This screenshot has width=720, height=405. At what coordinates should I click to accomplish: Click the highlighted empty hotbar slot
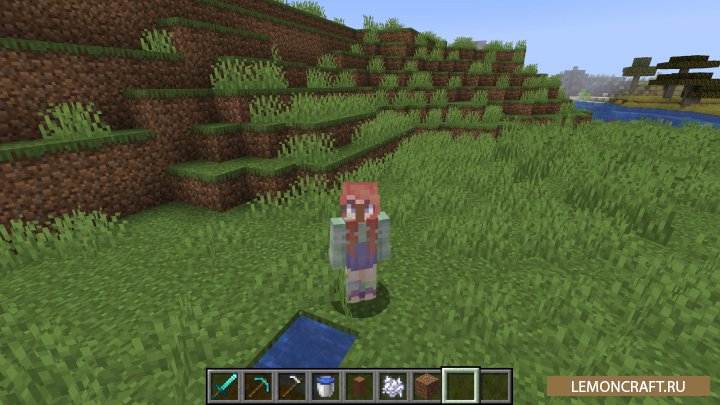tap(462, 385)
